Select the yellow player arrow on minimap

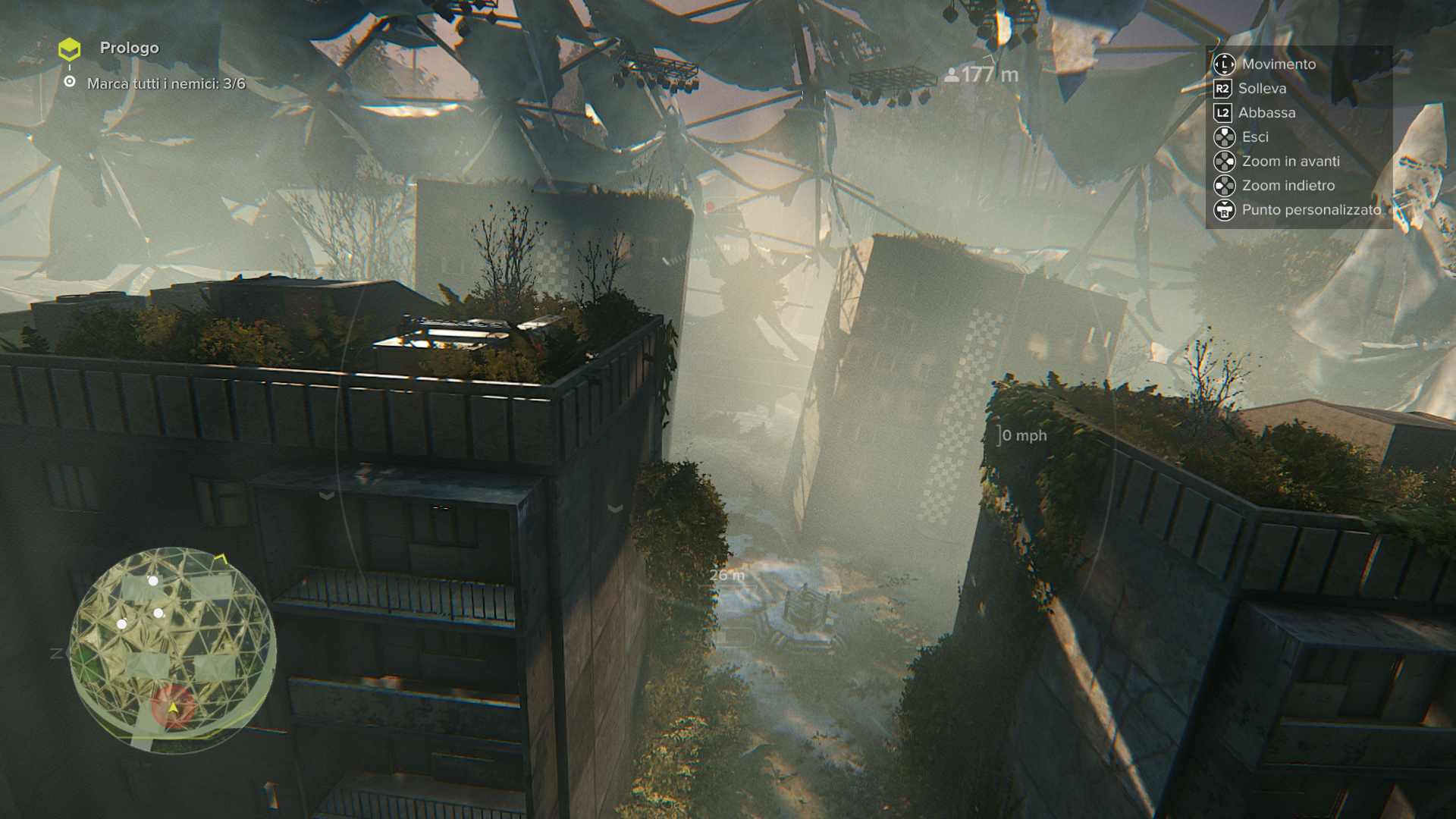pyautogui.click(x=174, y=708)
